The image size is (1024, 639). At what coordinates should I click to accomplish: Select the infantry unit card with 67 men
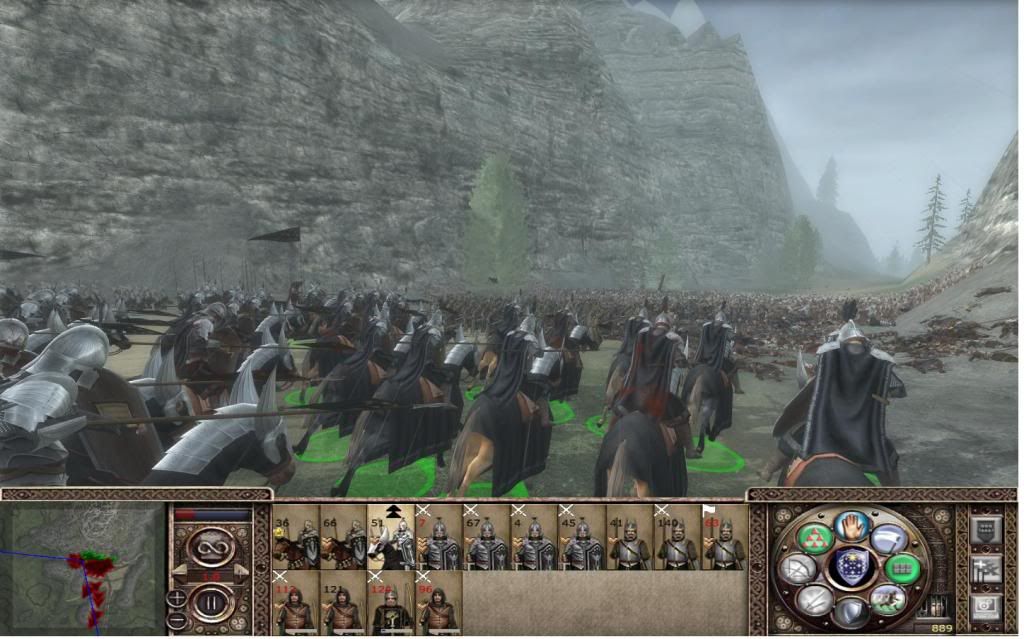tap(487, 538)
